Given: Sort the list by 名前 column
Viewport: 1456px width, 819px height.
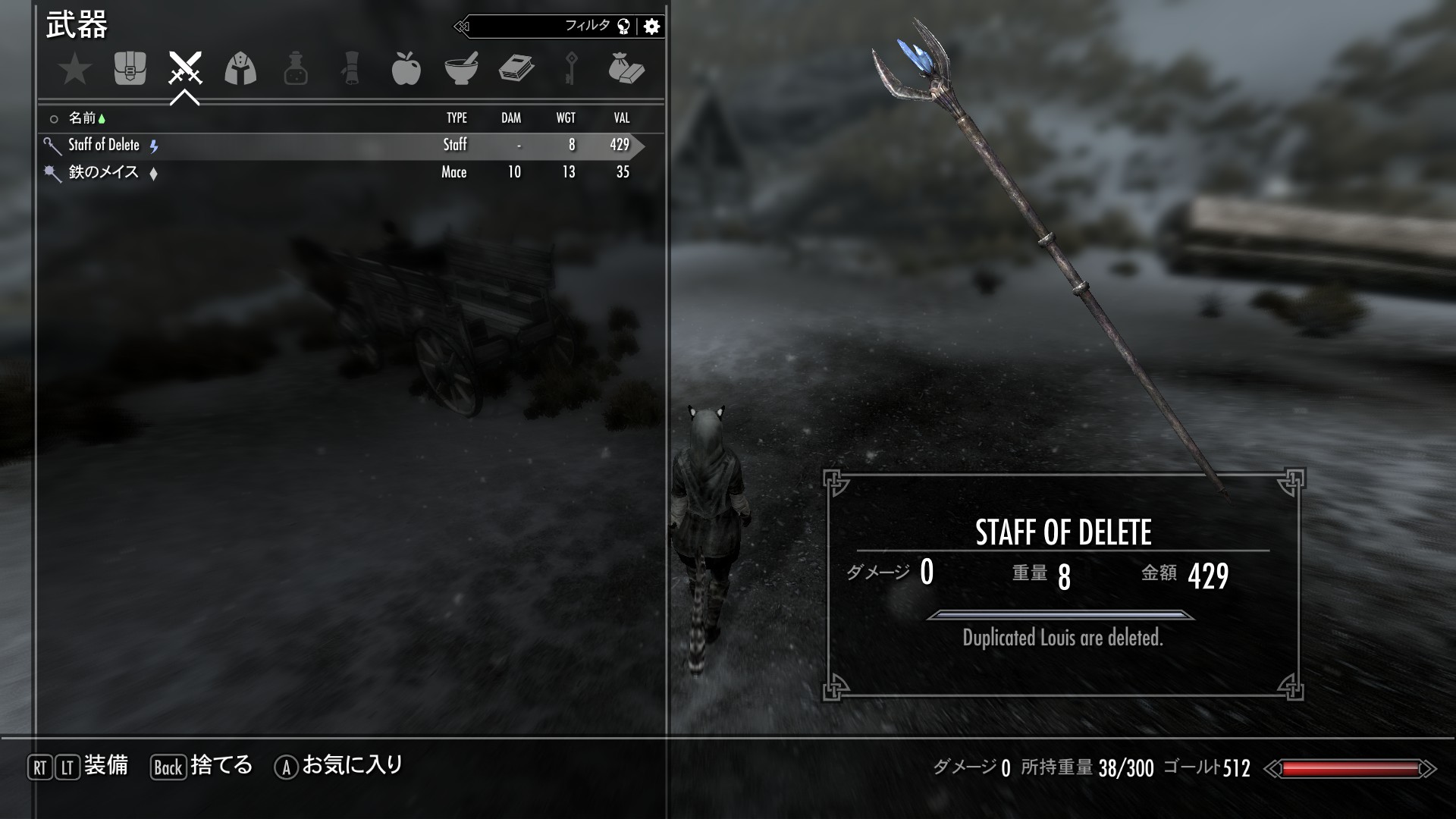Looking at the screenshot, I should [x=82, y=118].
